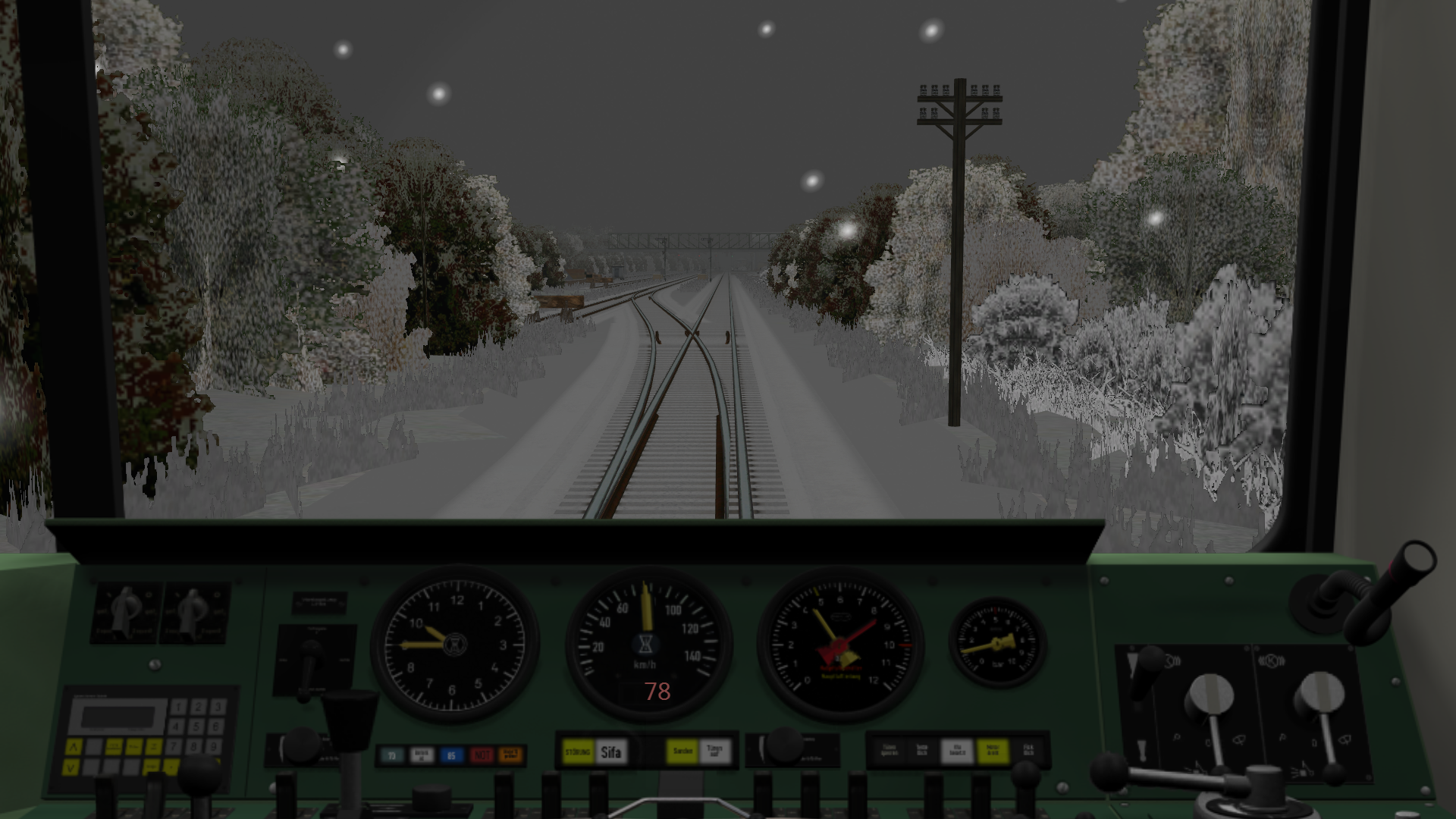The width and height of the screenshot is (1456, 819).
Task: Click the yellow STÖRUNG indicator button
Action: (x=578, y=752)
